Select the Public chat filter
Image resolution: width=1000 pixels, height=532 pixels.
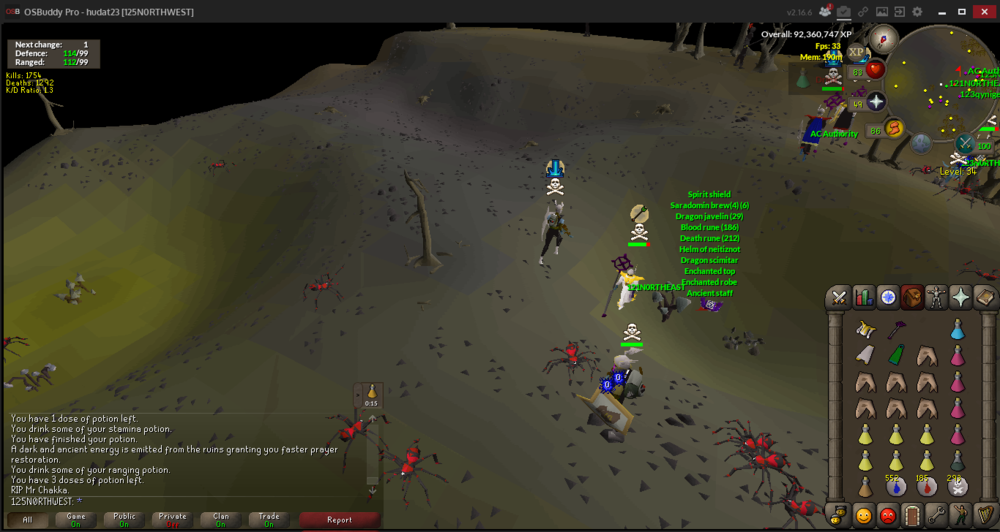coord(124,520)
